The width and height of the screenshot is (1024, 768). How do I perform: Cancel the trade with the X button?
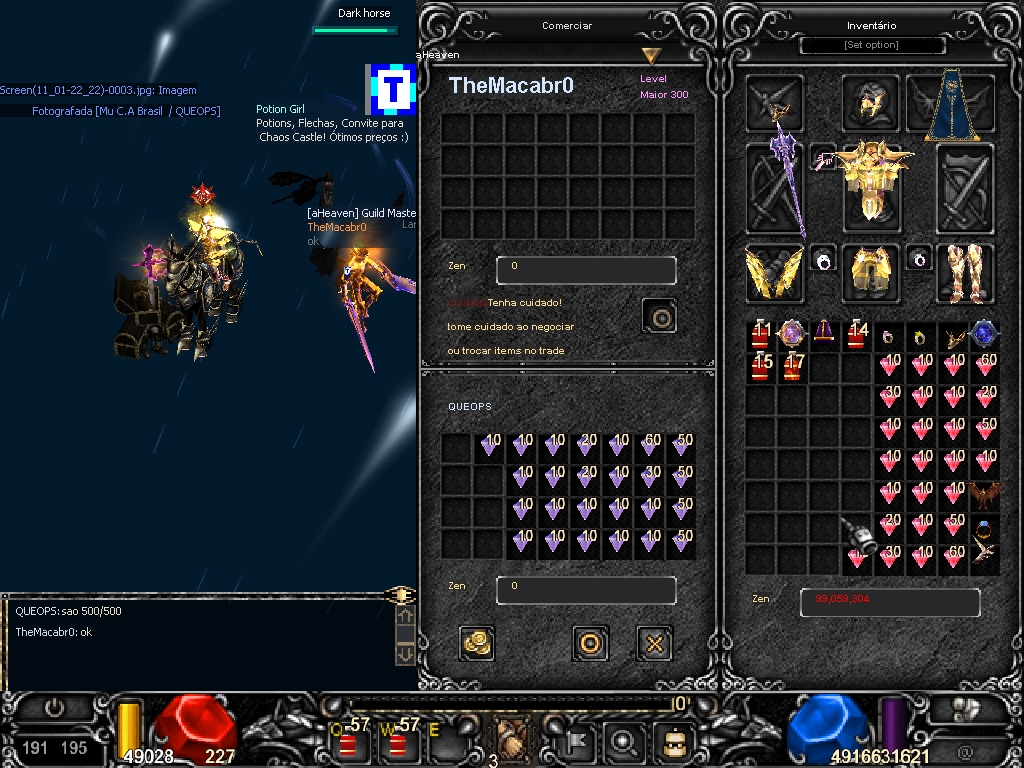pyautogui.click(x=654, y=643)
